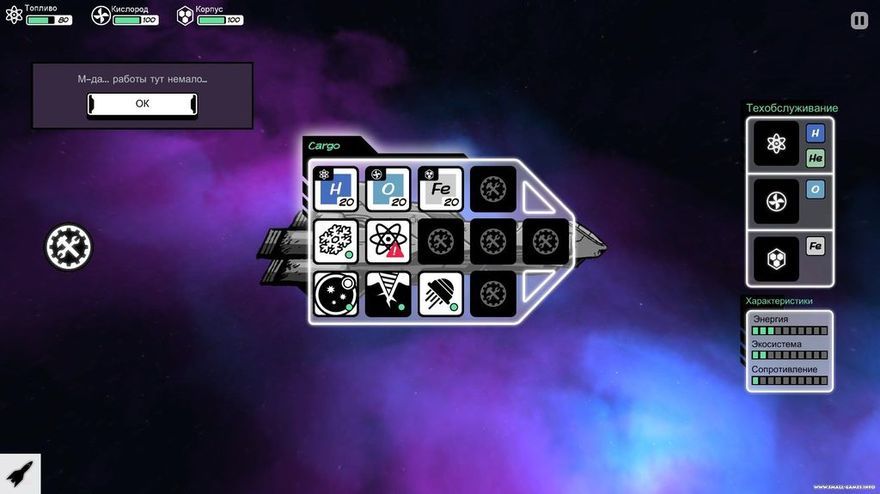Click the atom reactor module with warning
This screenshot has width=880, height=494.
click(388, 241)
